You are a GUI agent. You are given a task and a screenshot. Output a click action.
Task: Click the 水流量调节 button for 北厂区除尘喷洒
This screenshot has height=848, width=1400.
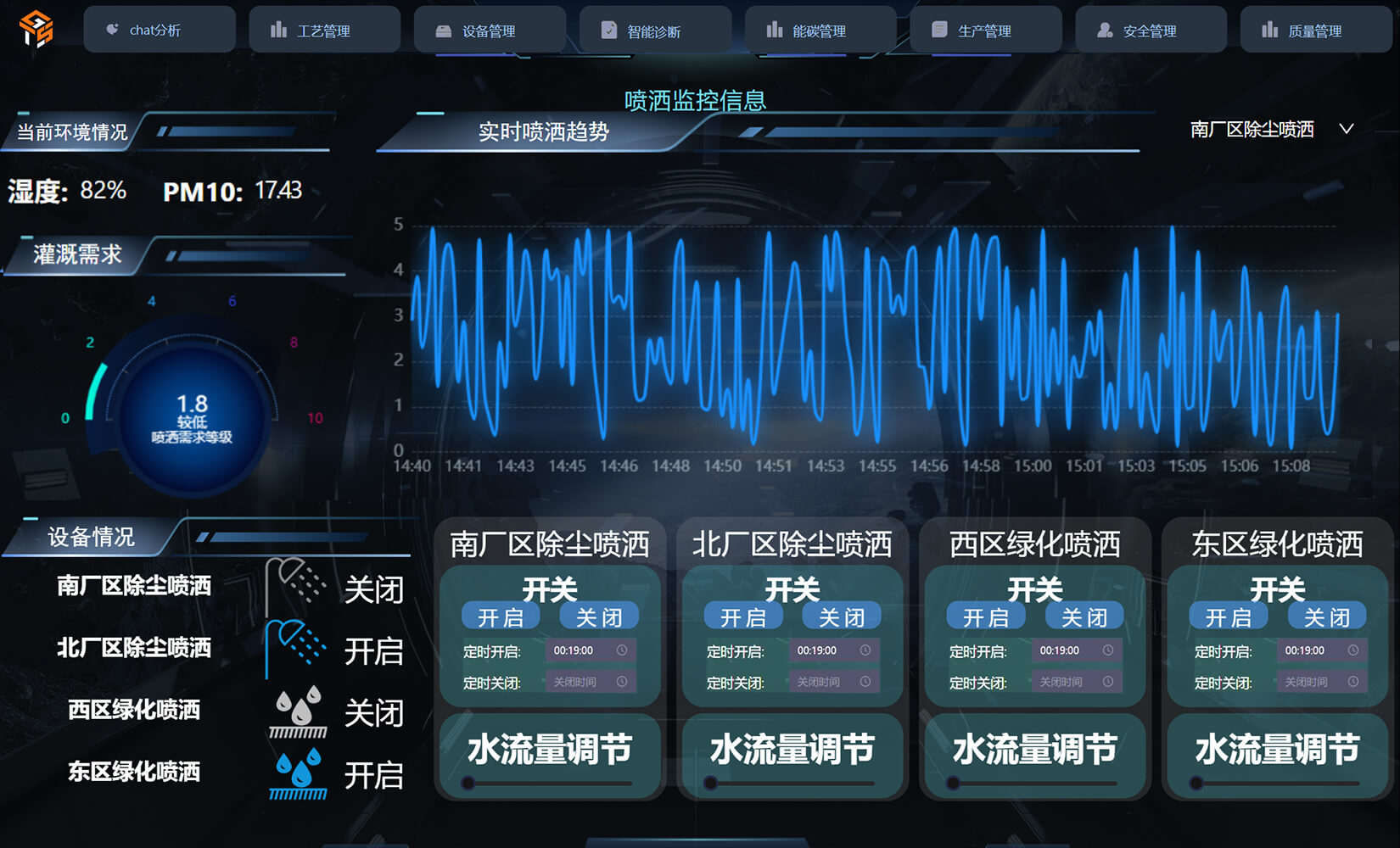point(791,748)
